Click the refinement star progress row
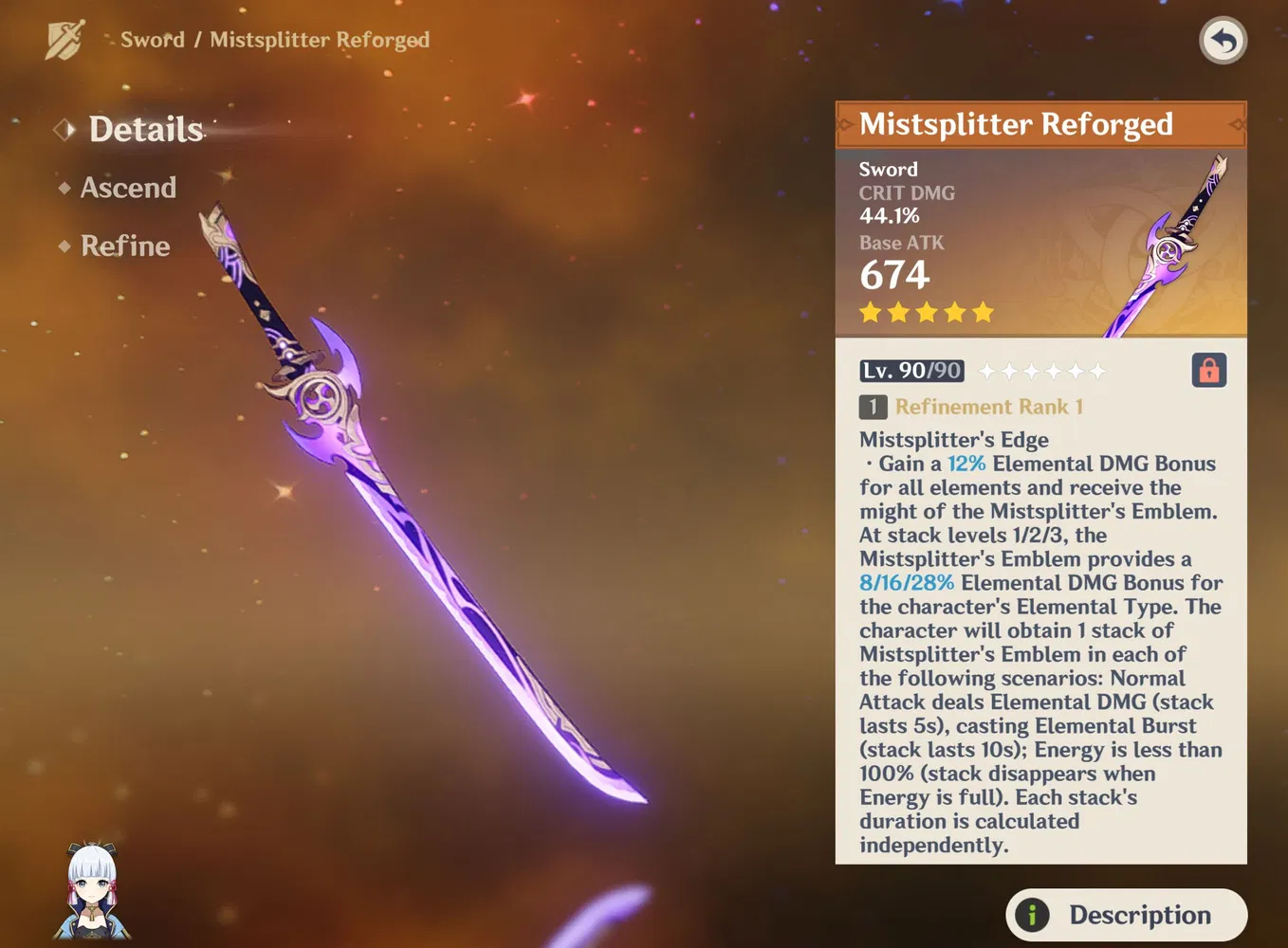The width and height of the screenshot is (1288, 948). click(x=1042, y=371)
